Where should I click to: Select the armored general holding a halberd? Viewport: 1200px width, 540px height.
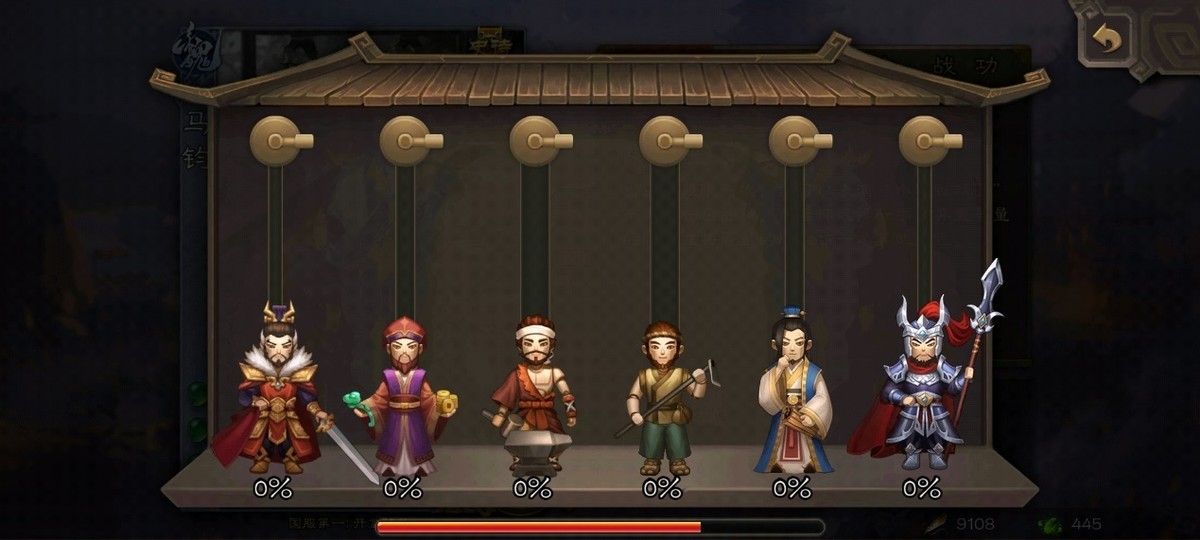pos(922,385)
